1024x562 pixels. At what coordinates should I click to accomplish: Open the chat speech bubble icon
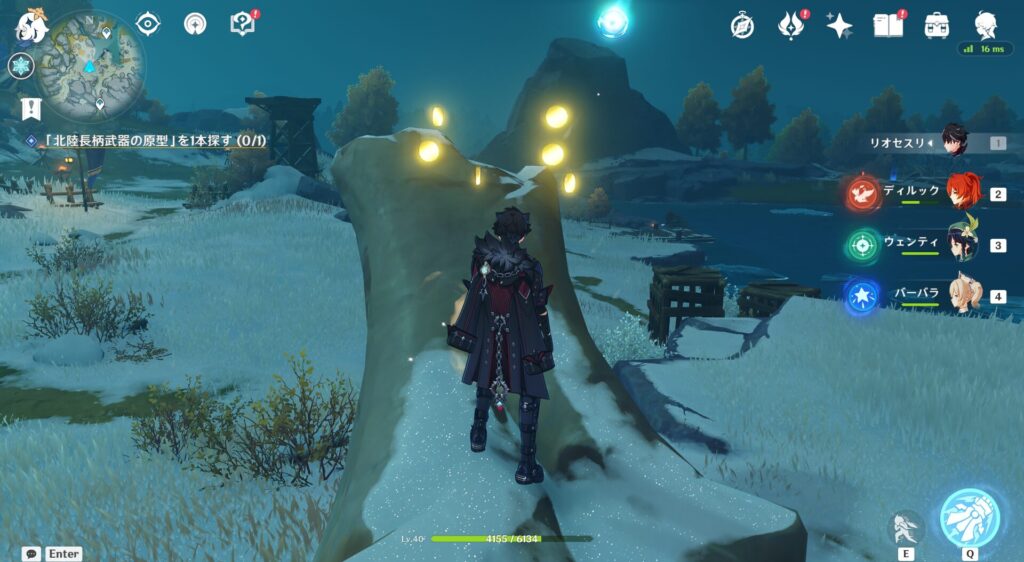32,553
